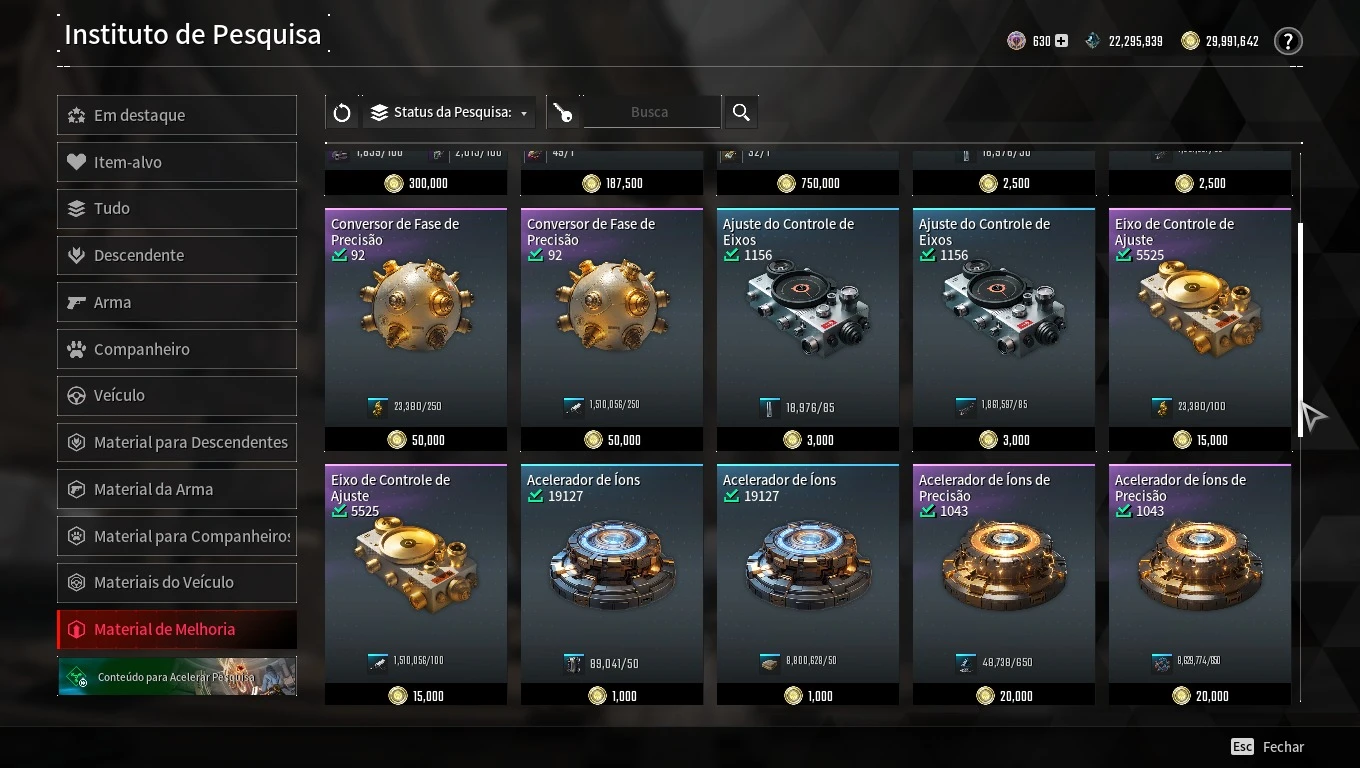Viewport: 1360px width, 768px height.
Task: Select the Material da Arma category
Action: tap(177, 489)
